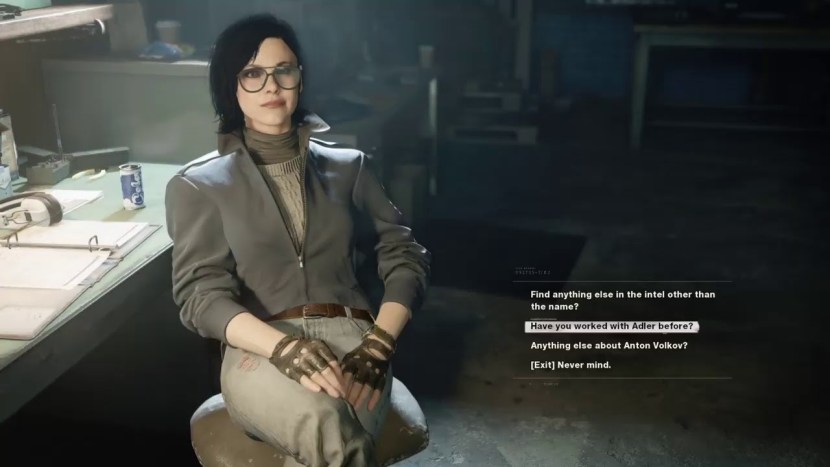Choose "Have you worked with Adler before?"

[612, 326]
